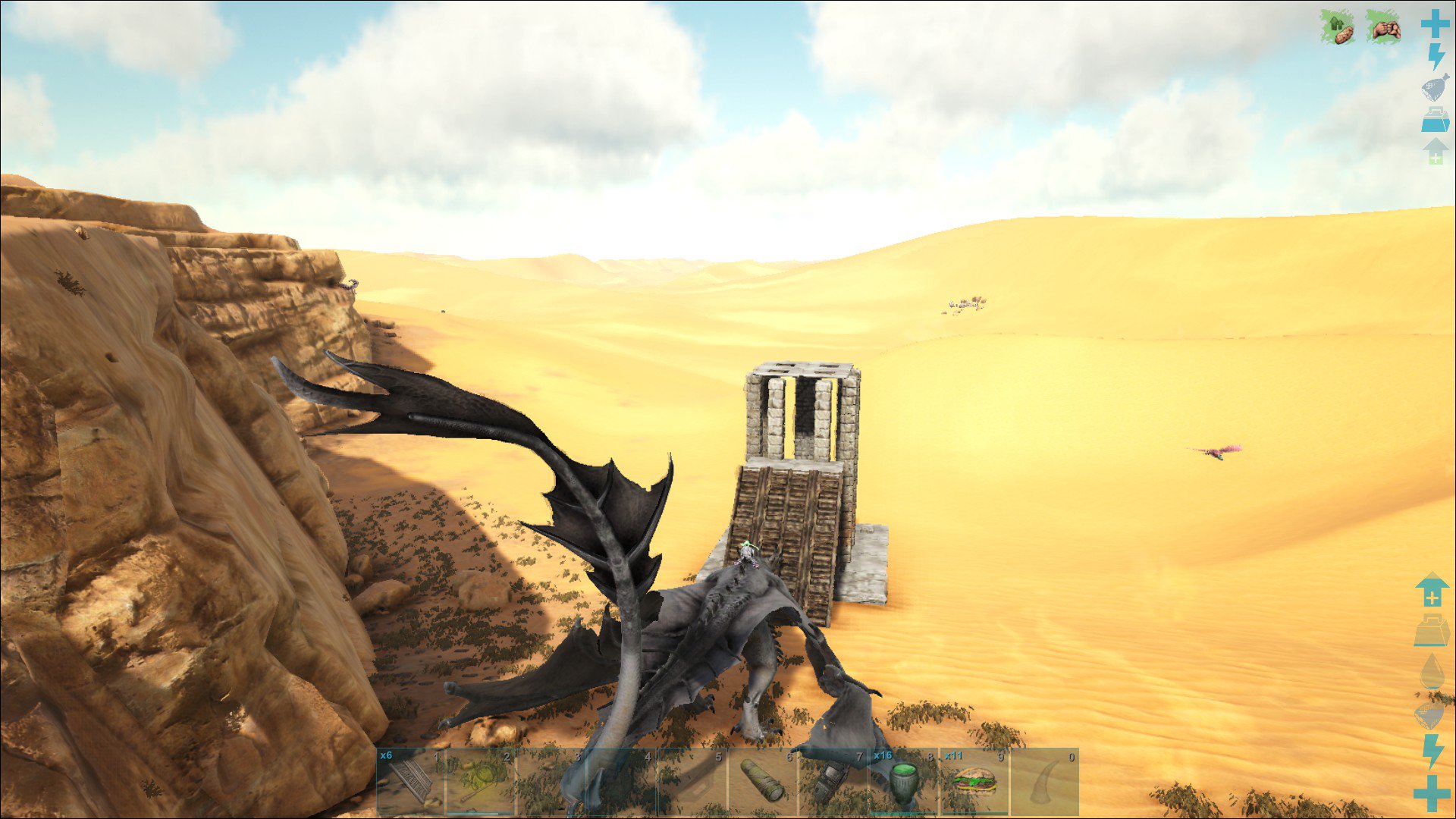Click the meat shield food icon bottom right

1430,713
